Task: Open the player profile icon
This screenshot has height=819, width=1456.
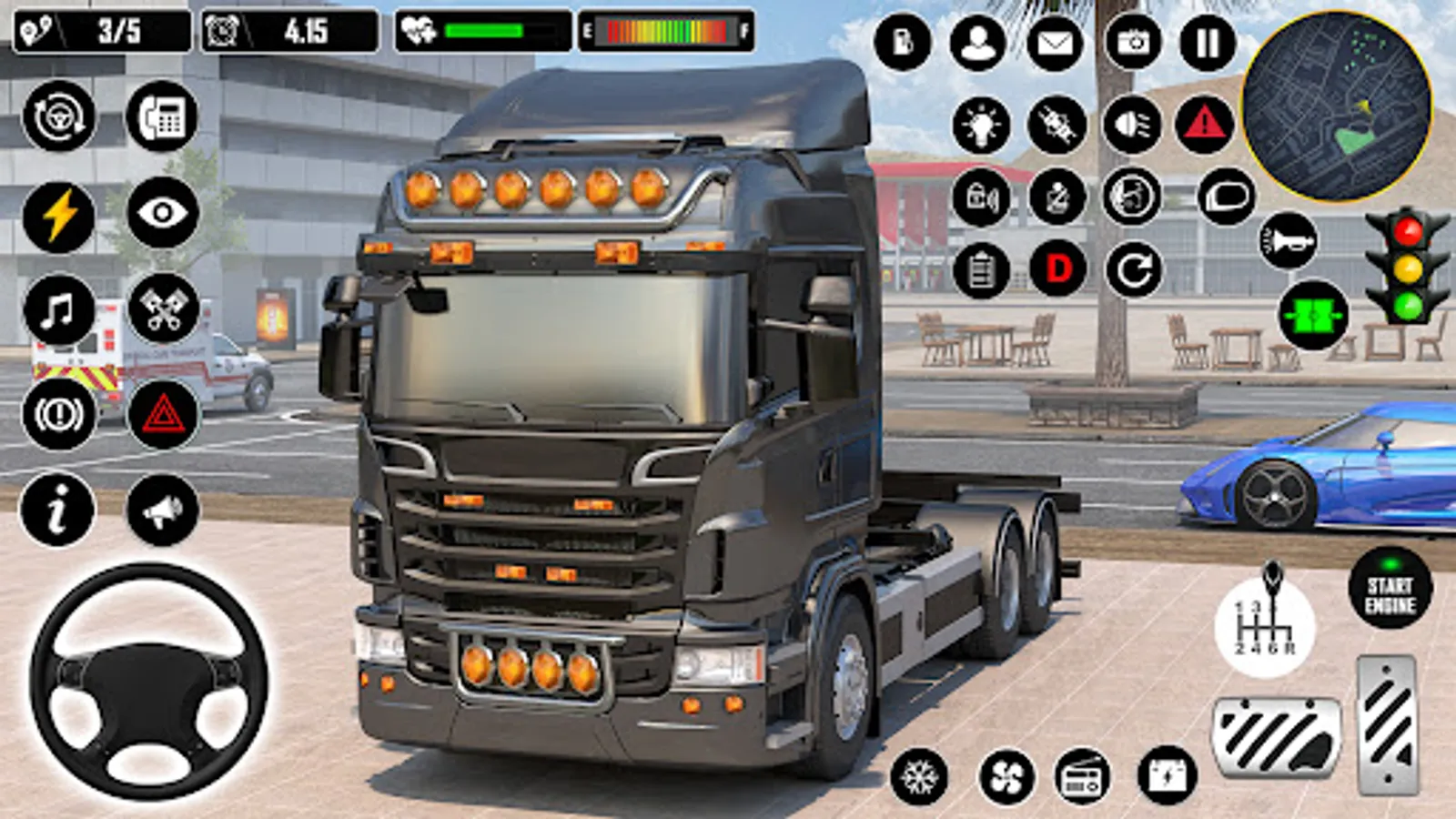Action: [x=978, y=43]
